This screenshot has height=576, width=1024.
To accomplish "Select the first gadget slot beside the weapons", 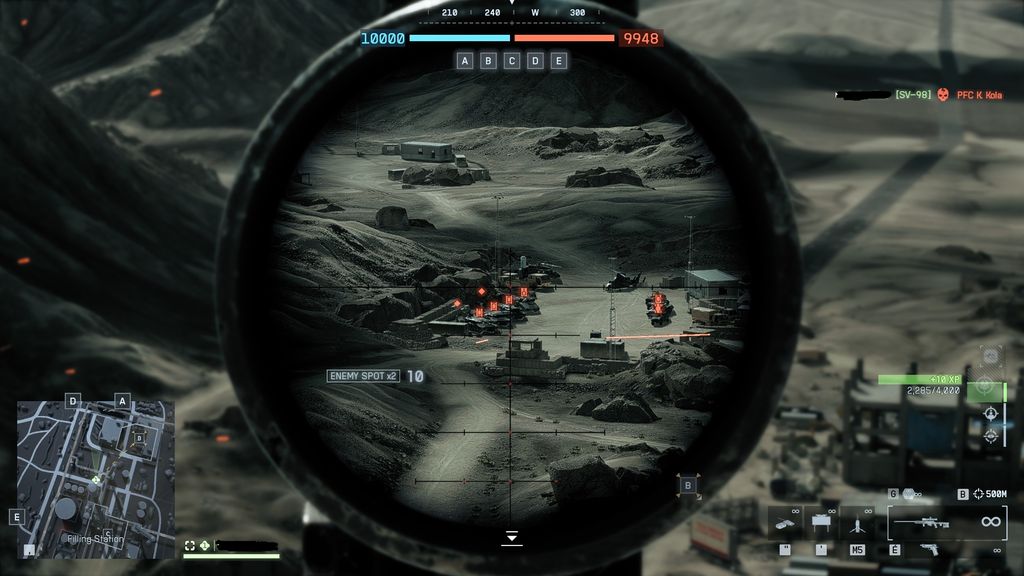I will 786,522.
